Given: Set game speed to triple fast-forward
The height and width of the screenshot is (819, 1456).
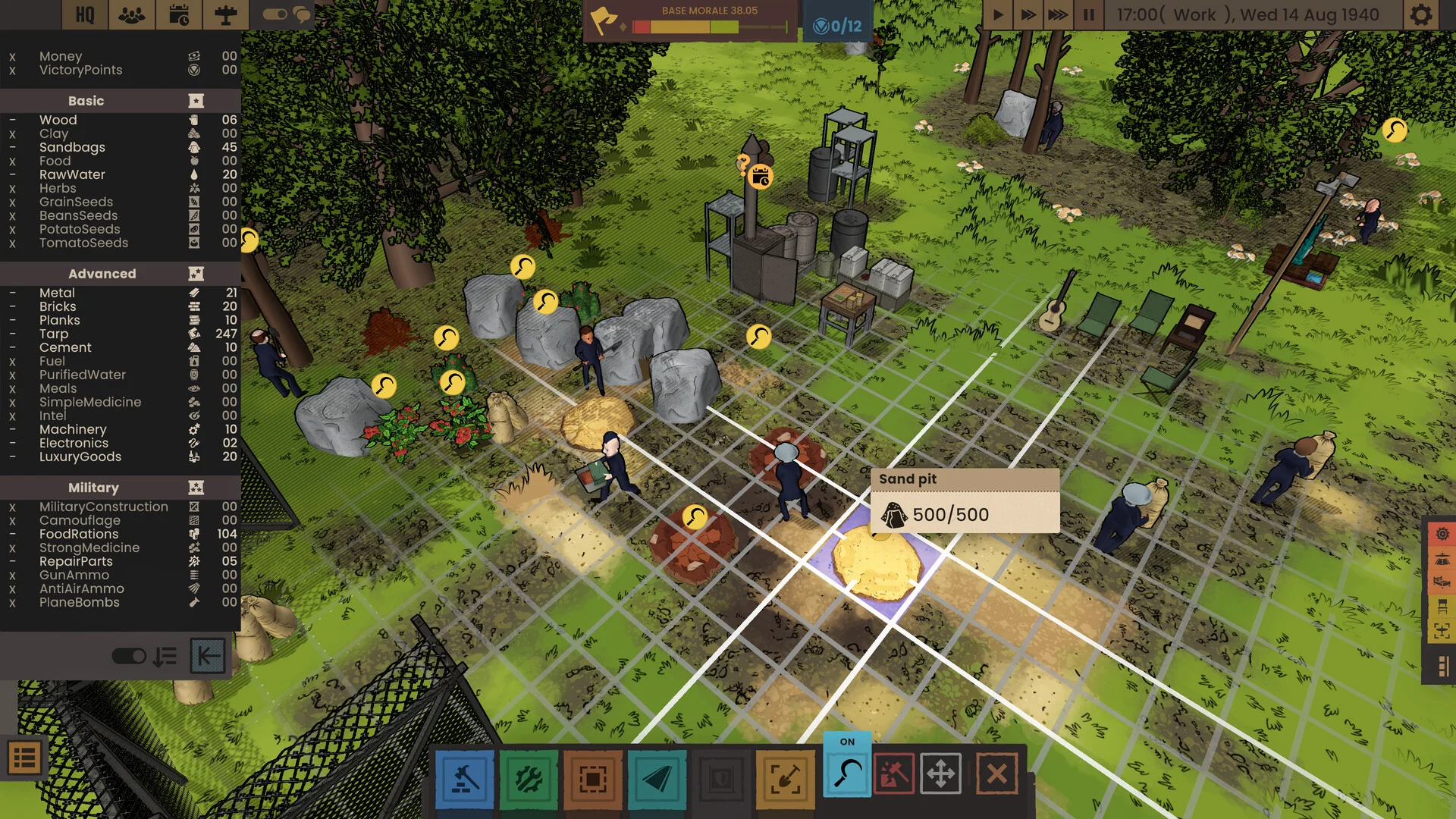Looking at the screenshot, I should 1058,15.
